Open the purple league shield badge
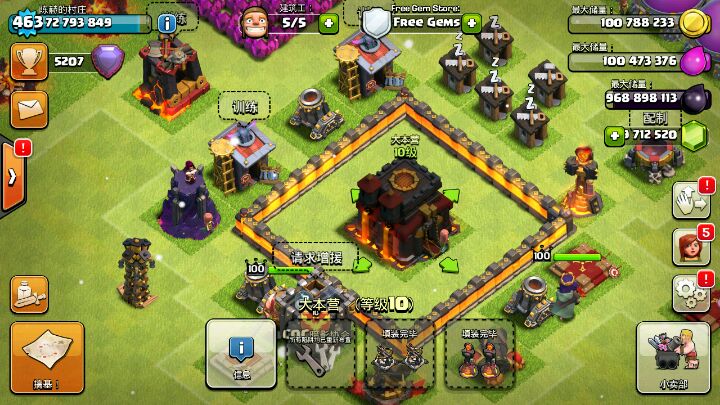Screen dimensions: 720x405 point(107,62)
